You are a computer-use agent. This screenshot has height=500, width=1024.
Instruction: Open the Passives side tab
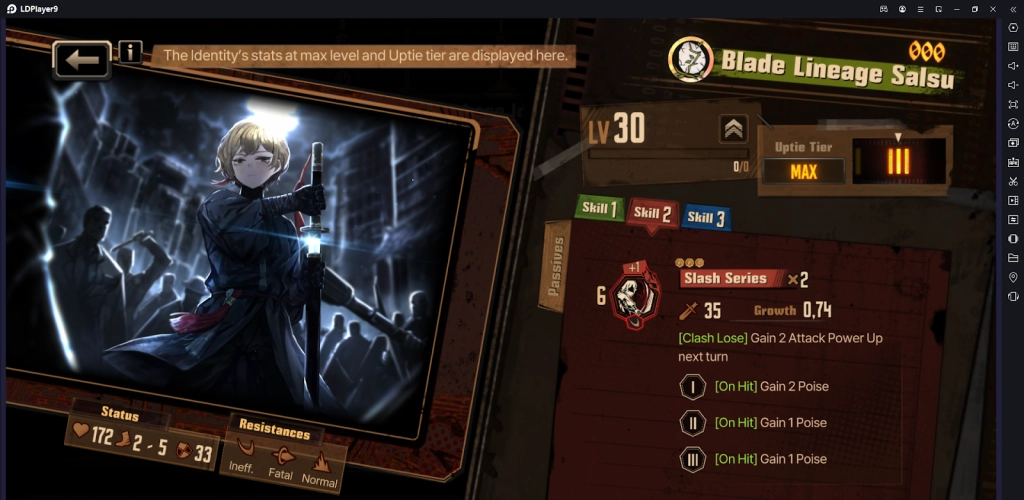tap(557, 267)
